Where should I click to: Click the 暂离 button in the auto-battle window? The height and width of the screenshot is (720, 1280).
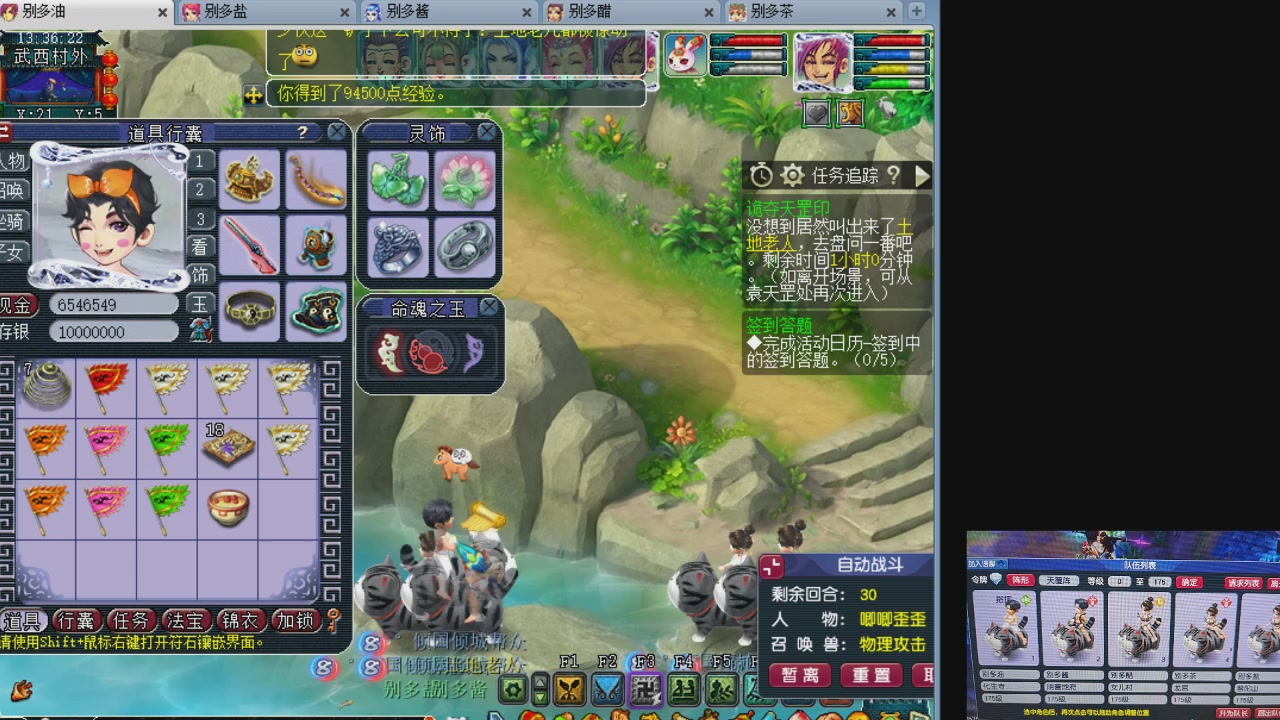(799, 676)
